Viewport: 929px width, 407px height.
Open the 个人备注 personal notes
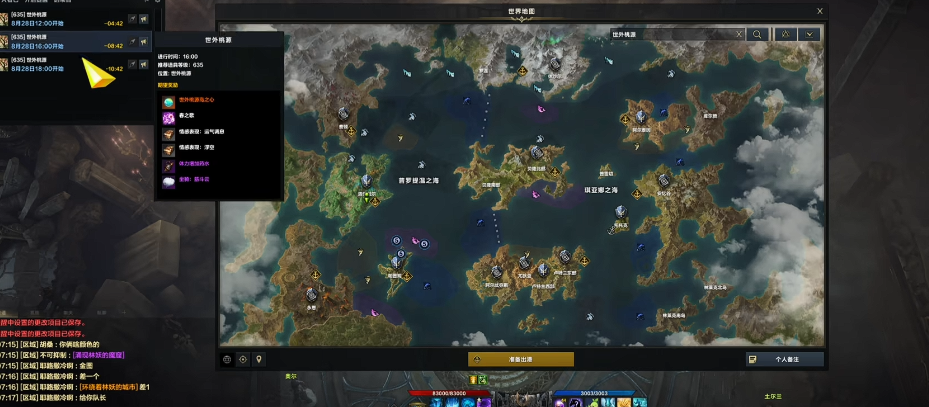click(x=785, y=359)
